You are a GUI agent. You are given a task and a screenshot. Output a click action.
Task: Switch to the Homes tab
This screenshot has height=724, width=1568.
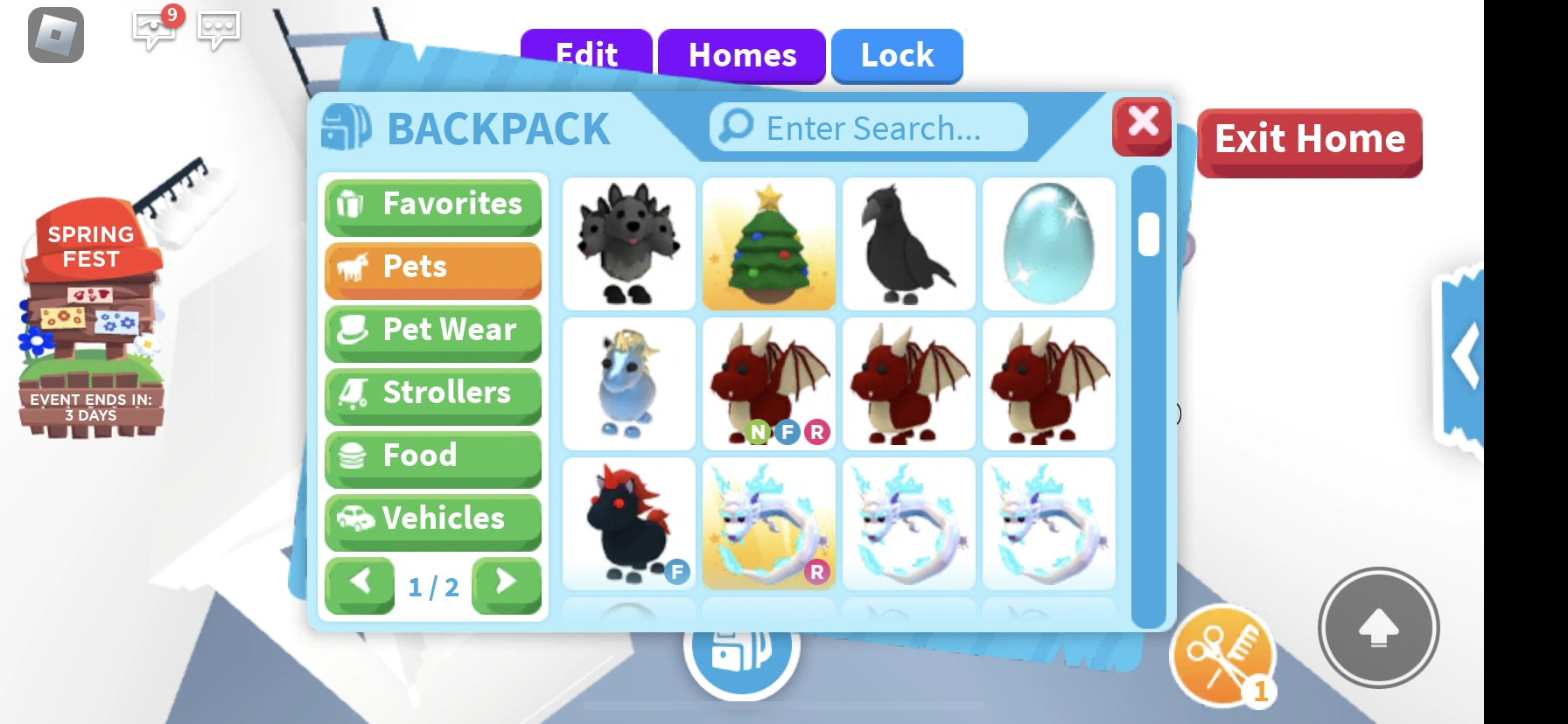tap(742, 56)
